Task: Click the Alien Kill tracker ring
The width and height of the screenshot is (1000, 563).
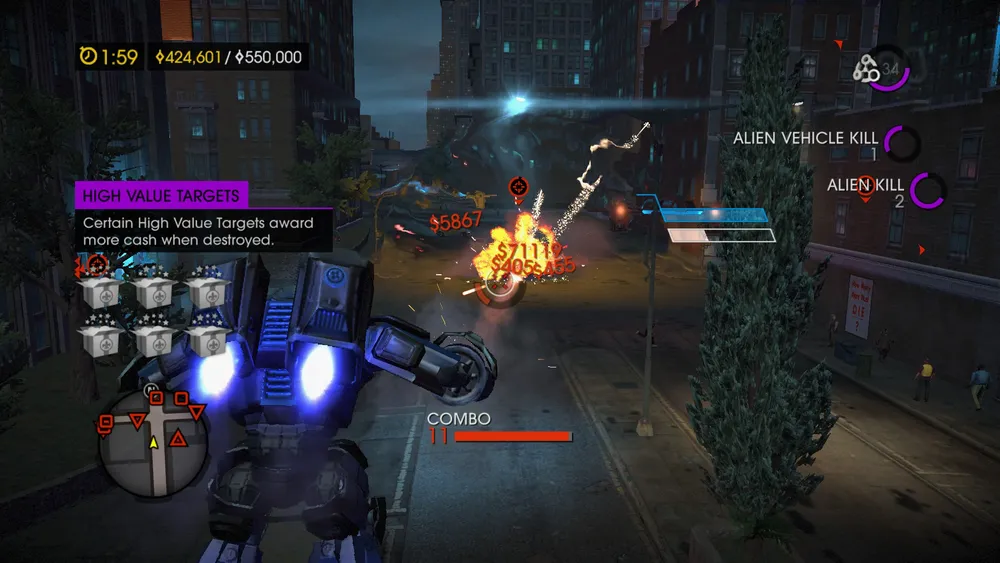Action: (927, 191)
